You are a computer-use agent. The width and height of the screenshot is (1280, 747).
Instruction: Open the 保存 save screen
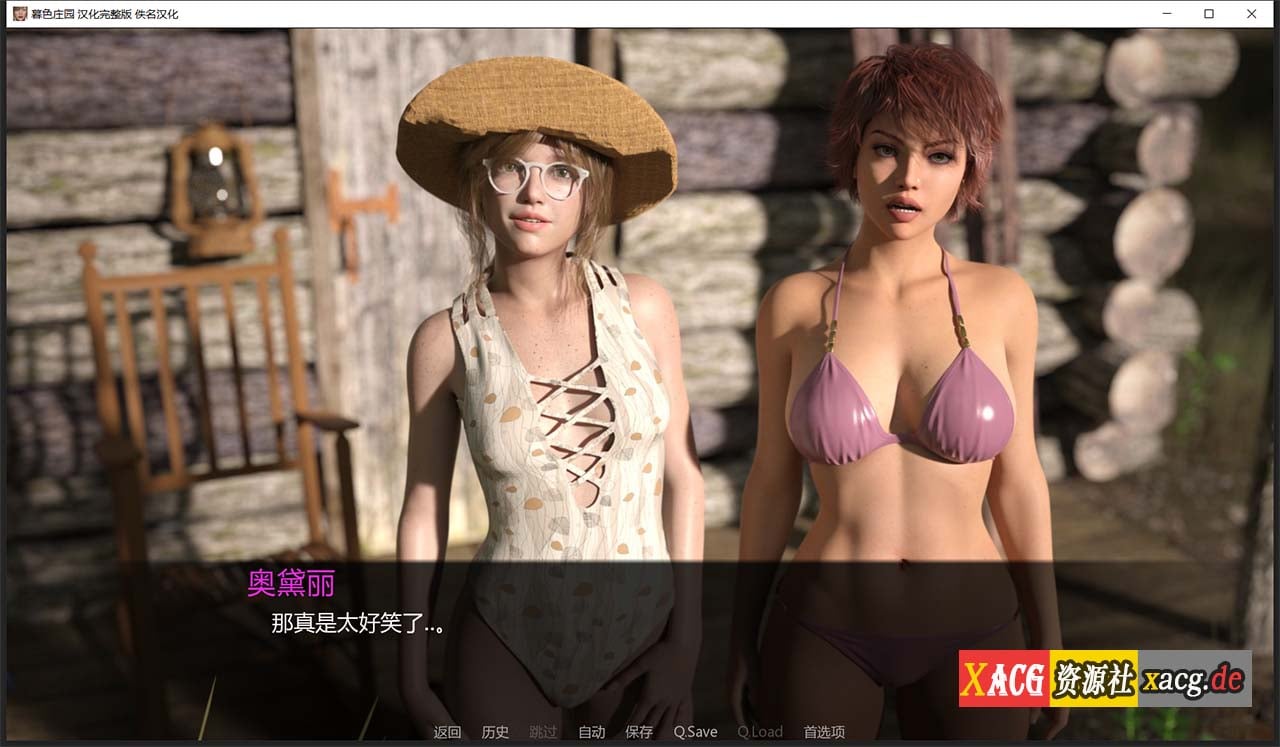pos(638,732)
